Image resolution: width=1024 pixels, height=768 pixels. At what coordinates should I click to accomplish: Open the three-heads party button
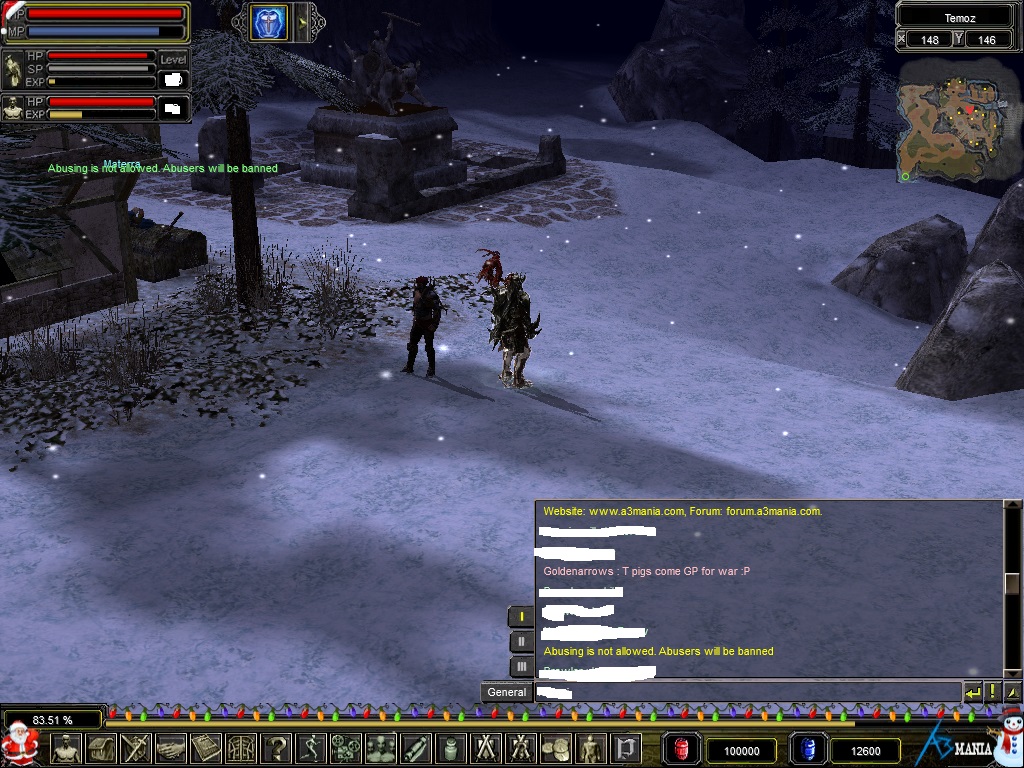coord(380,748)
